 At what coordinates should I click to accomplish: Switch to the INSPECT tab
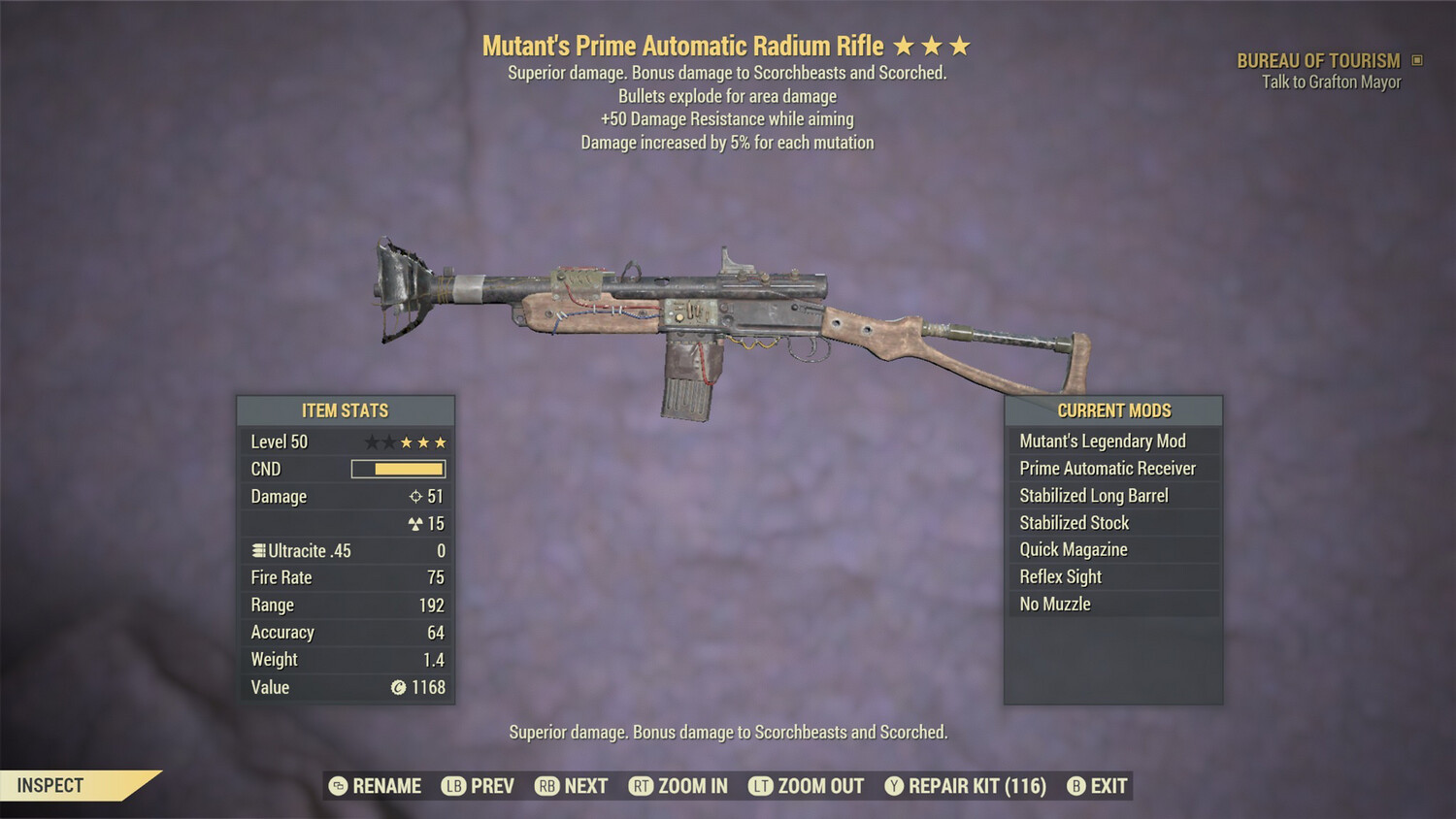[50, 785]
